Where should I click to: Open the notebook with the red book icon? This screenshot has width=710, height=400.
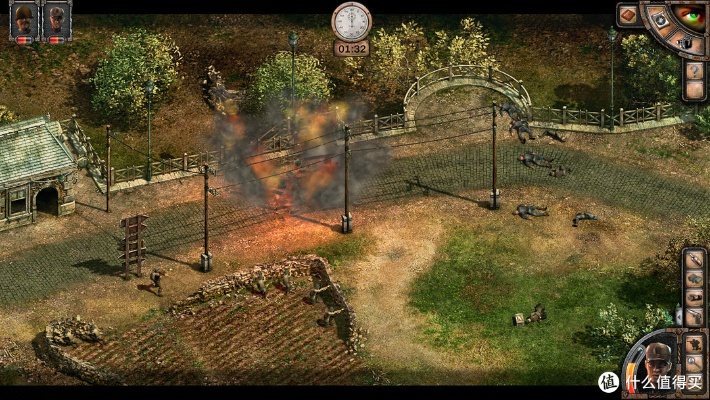coord(629,15)
